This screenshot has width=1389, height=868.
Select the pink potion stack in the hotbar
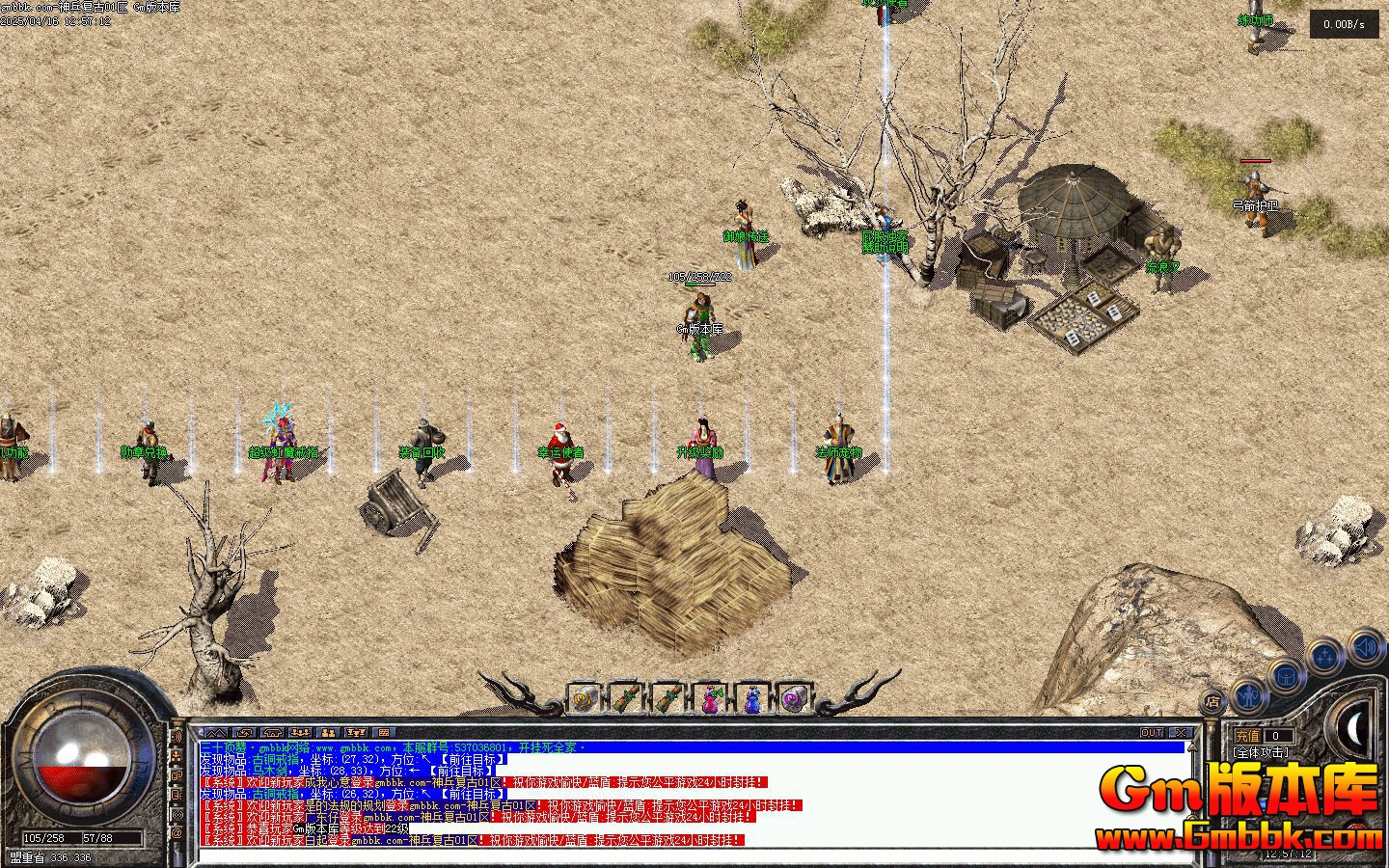coord(711,699)
